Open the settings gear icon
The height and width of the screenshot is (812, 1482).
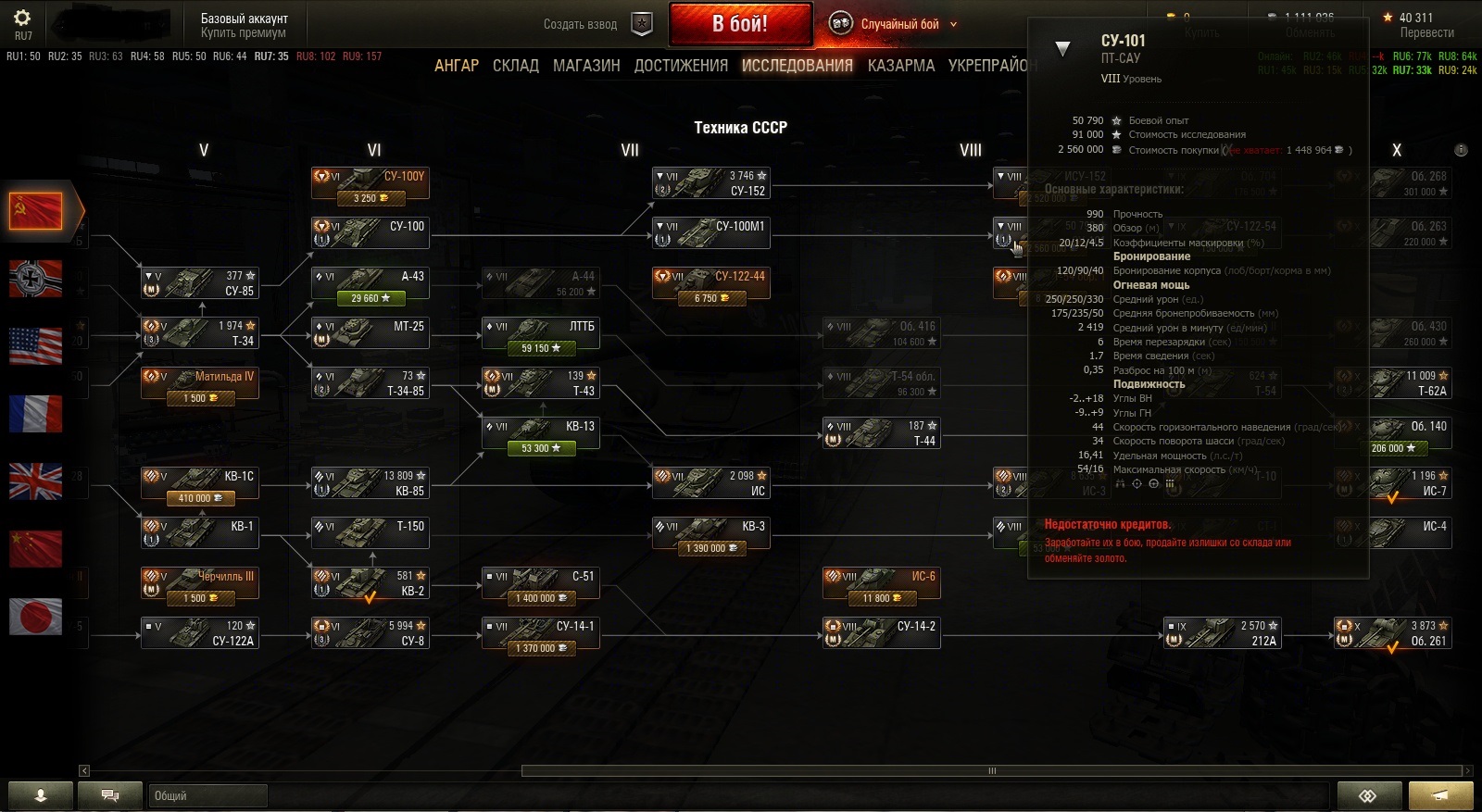[x=22, y=18]
